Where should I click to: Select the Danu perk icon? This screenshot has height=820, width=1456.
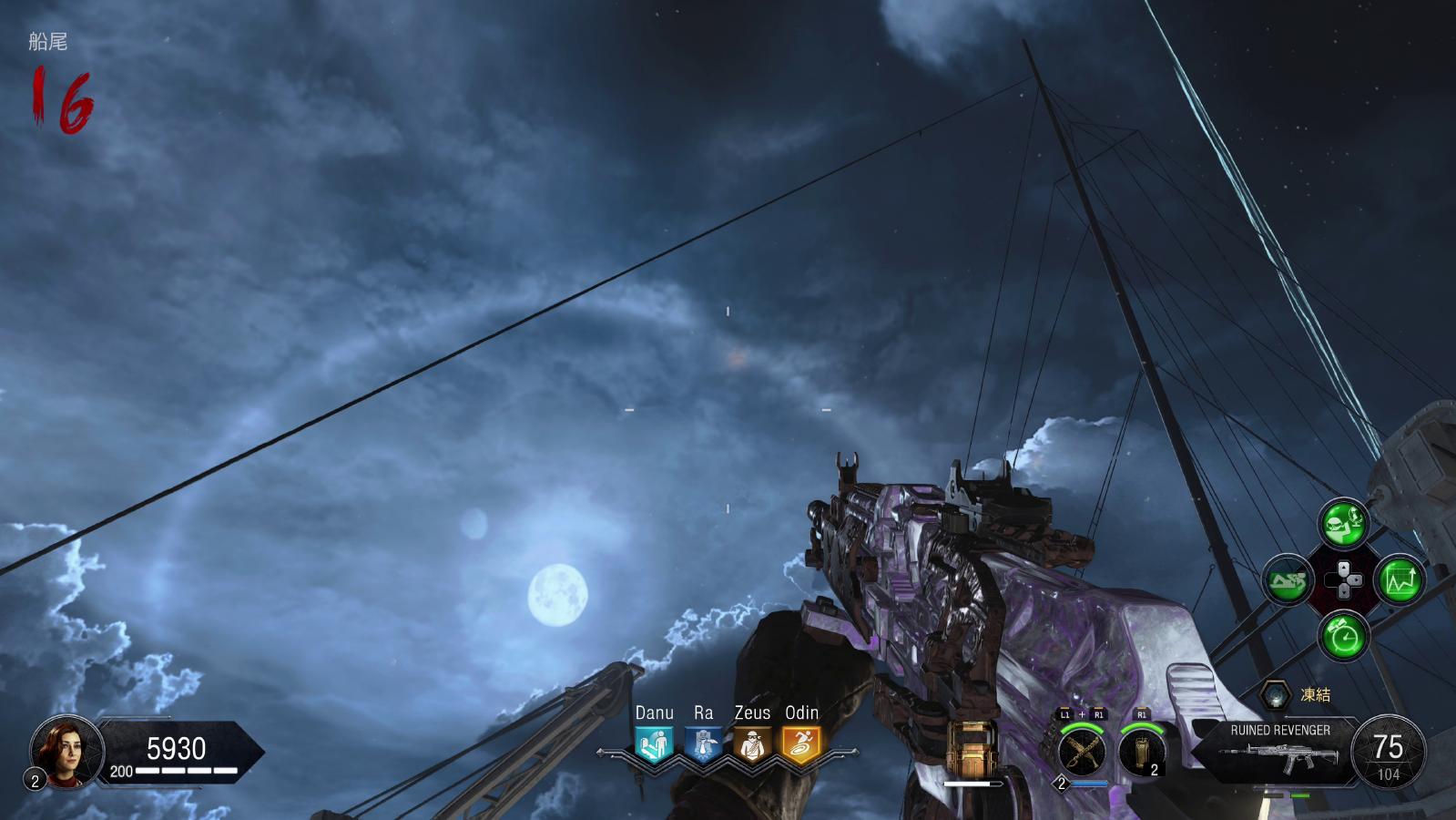point(654,745)
